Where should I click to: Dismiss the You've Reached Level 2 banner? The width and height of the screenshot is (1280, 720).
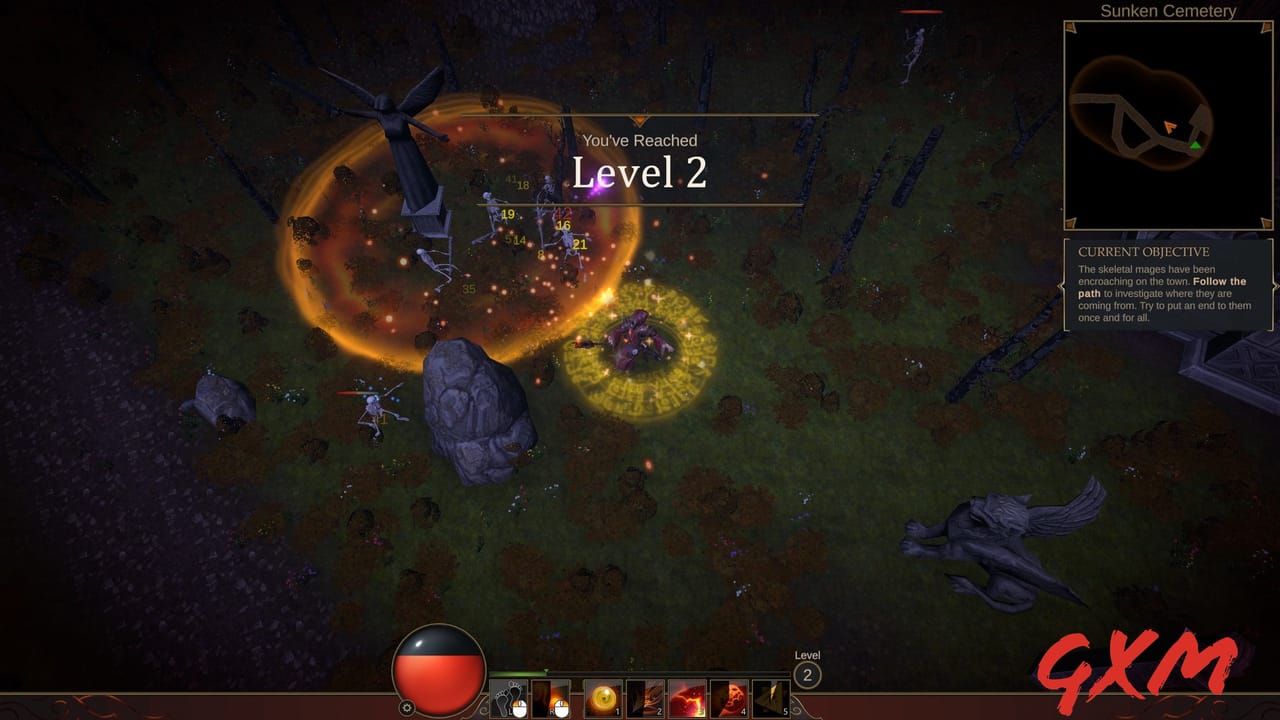tap(639, 160)
